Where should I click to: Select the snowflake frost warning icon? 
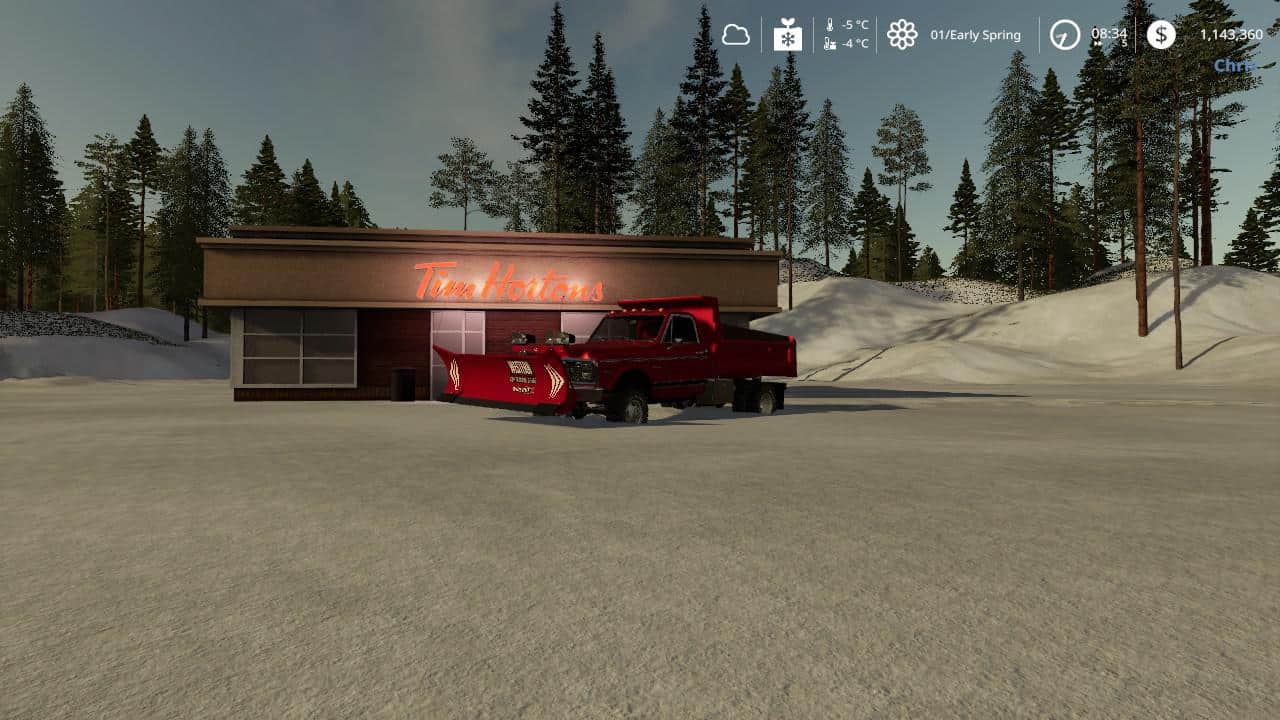pos(790,35)
